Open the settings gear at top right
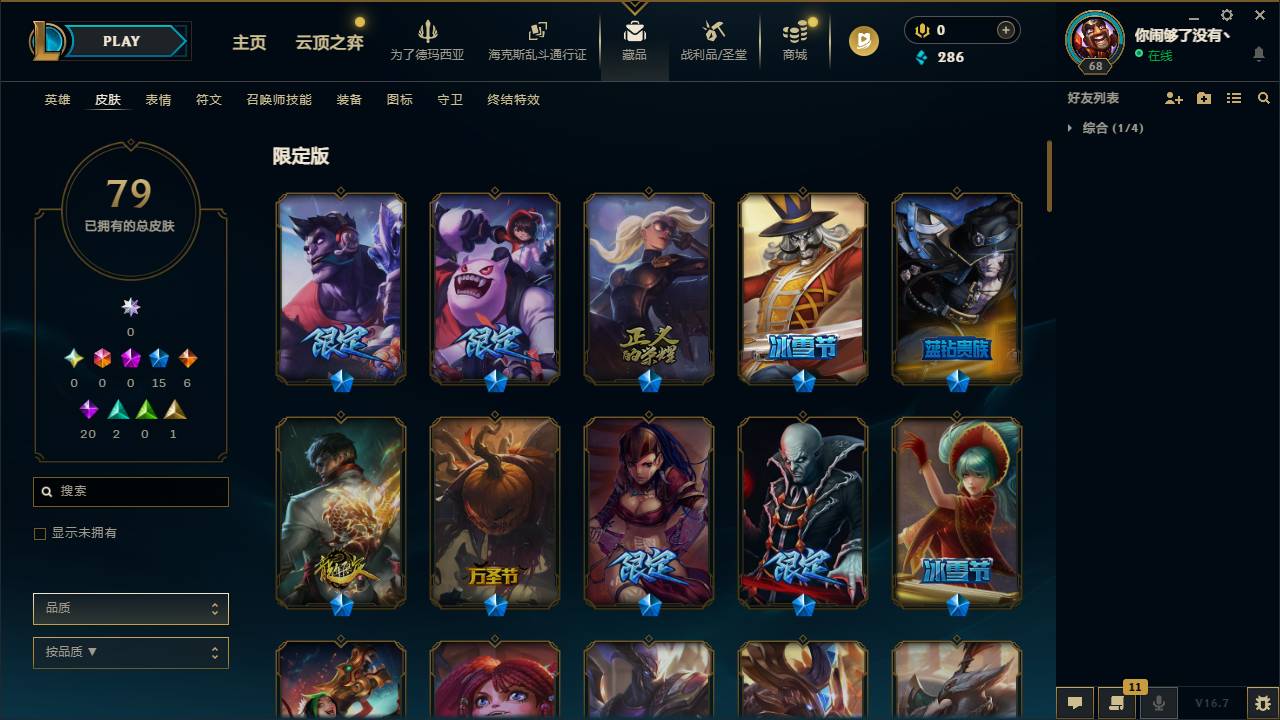Viewport: 1280px width, 720px height. click(1226, 16)
